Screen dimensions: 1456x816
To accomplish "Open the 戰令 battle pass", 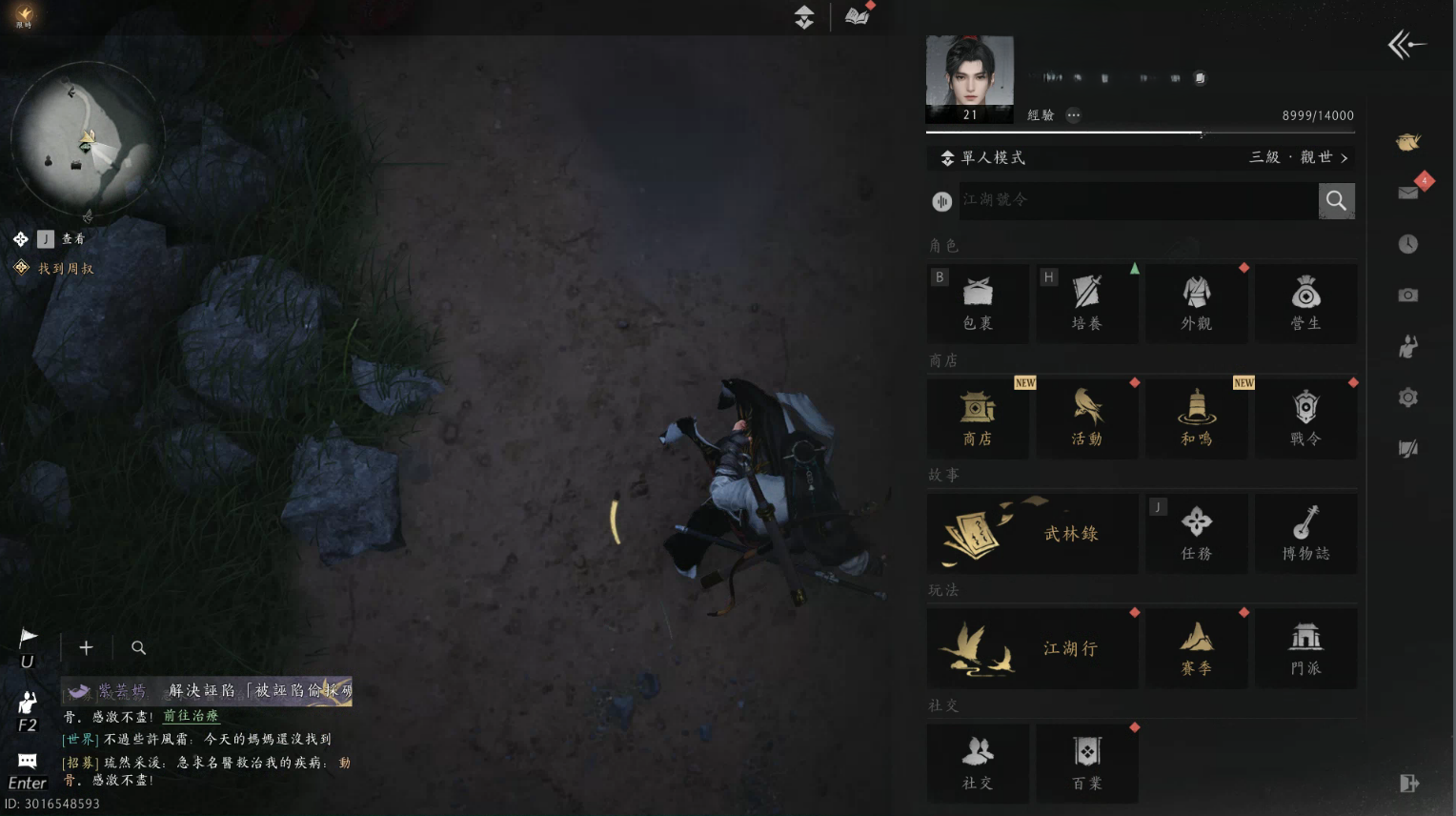I will pos(1305,418).
